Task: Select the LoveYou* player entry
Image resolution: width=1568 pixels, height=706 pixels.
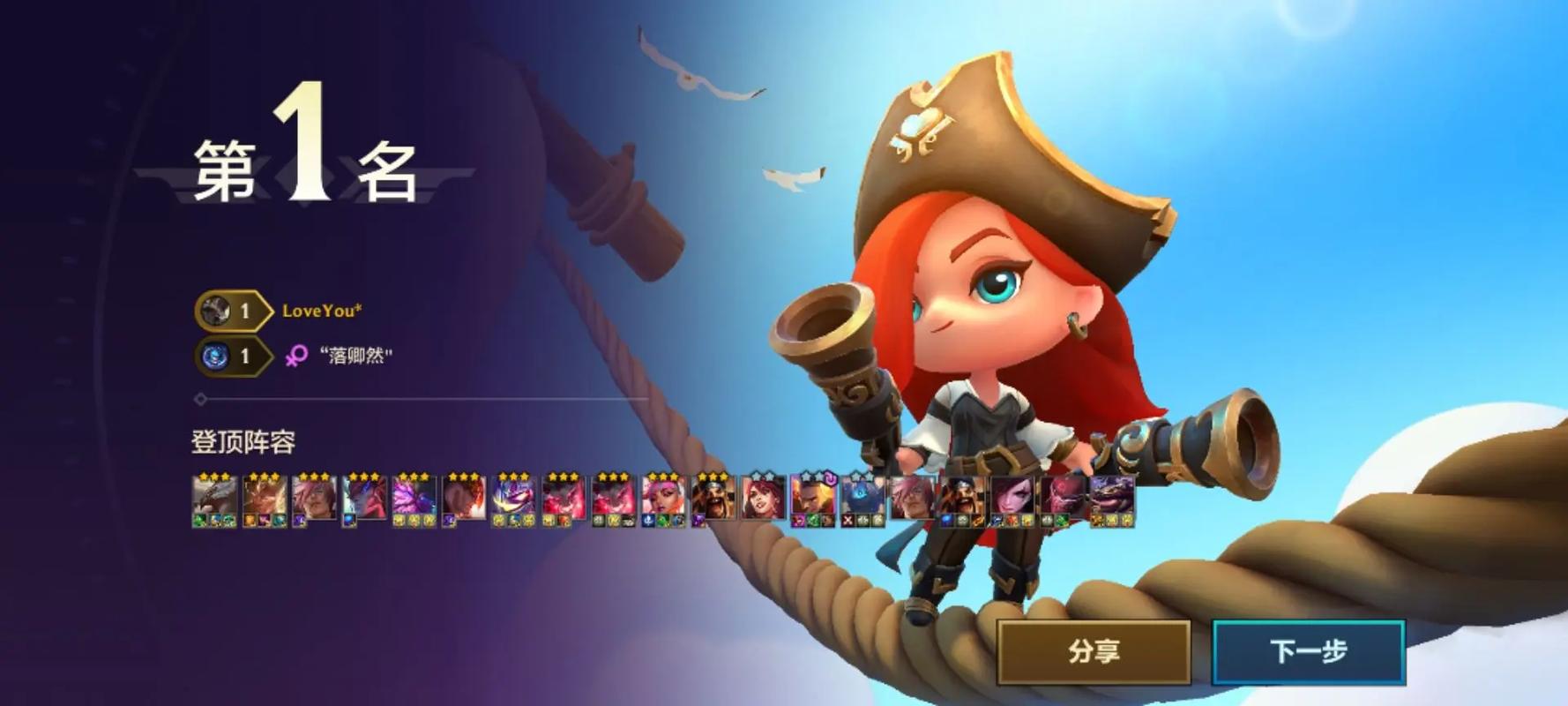Action: 321,311
